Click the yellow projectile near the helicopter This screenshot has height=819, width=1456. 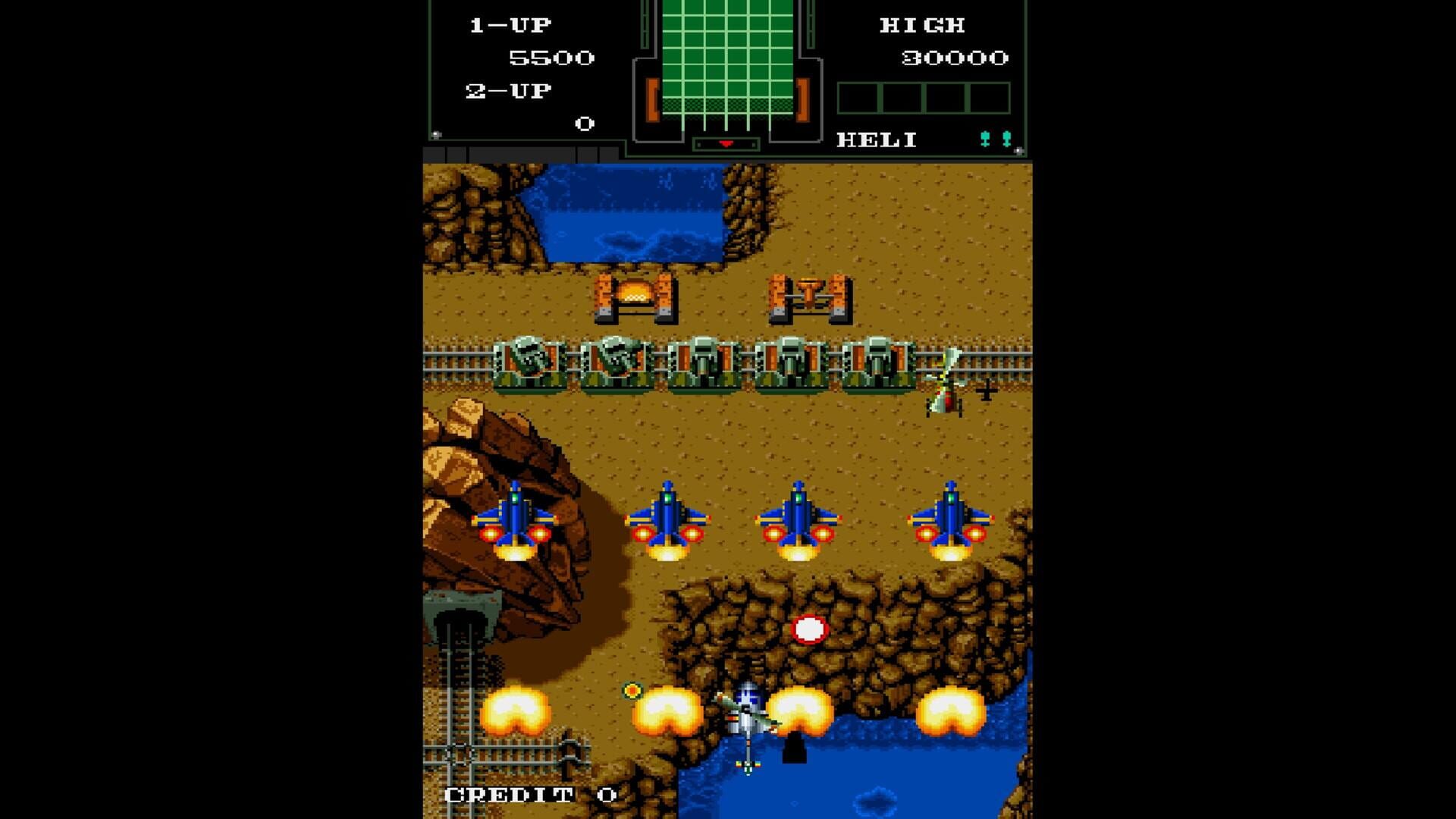pos(632,691)
